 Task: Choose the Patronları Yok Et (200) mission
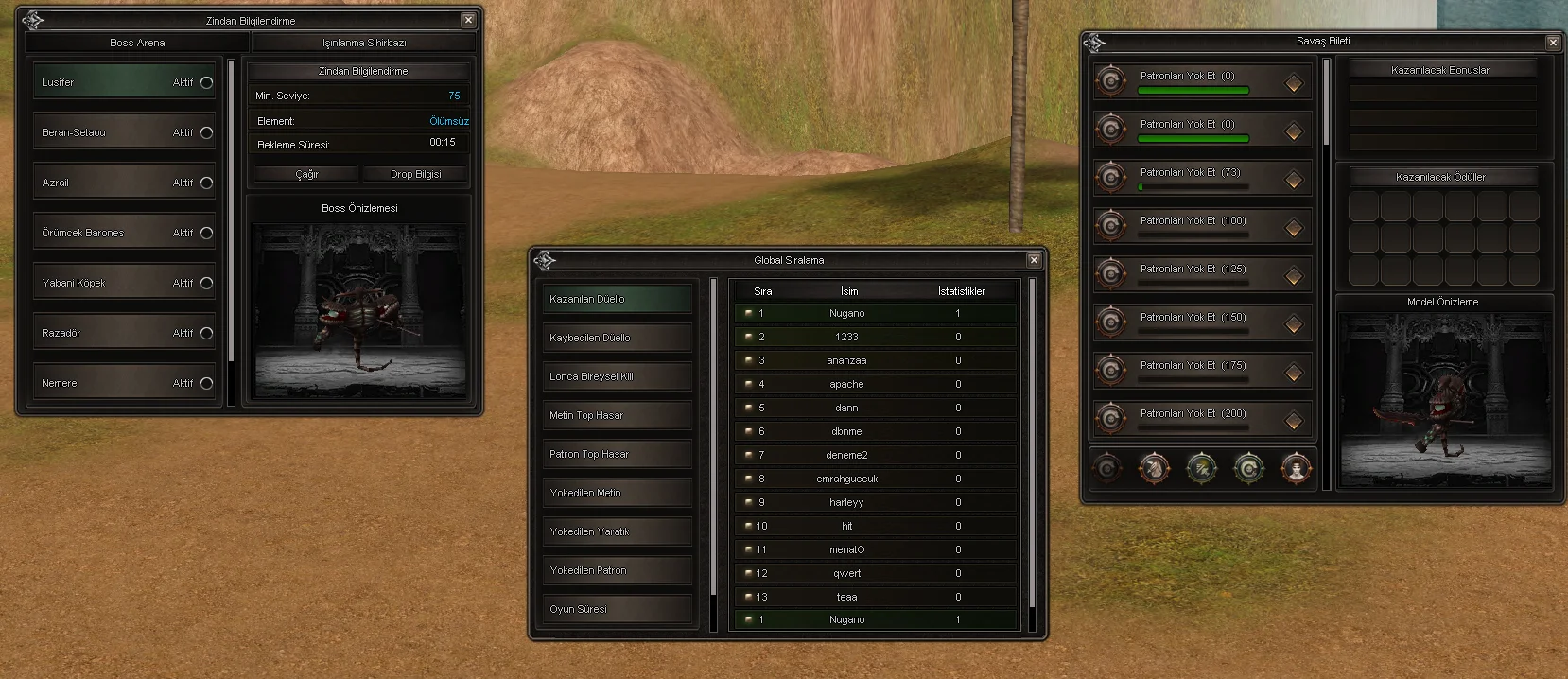click(1202, 419)
